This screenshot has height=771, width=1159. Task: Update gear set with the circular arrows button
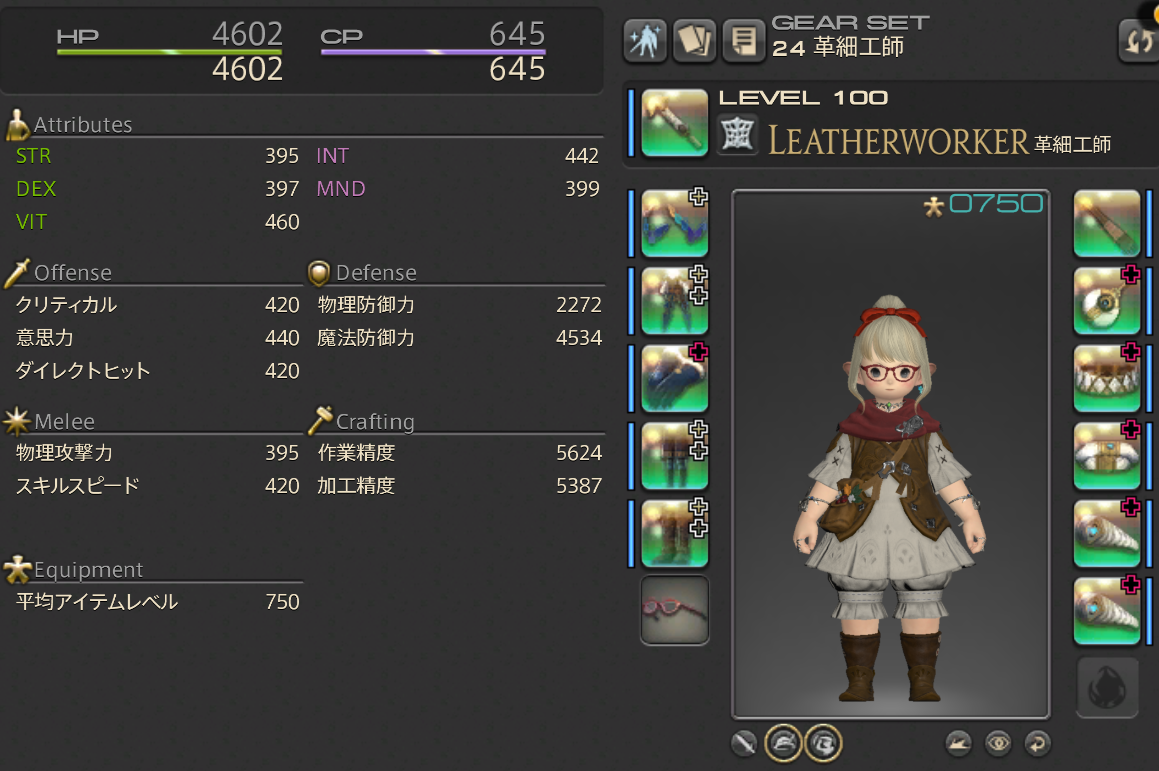pos(1139,41)
